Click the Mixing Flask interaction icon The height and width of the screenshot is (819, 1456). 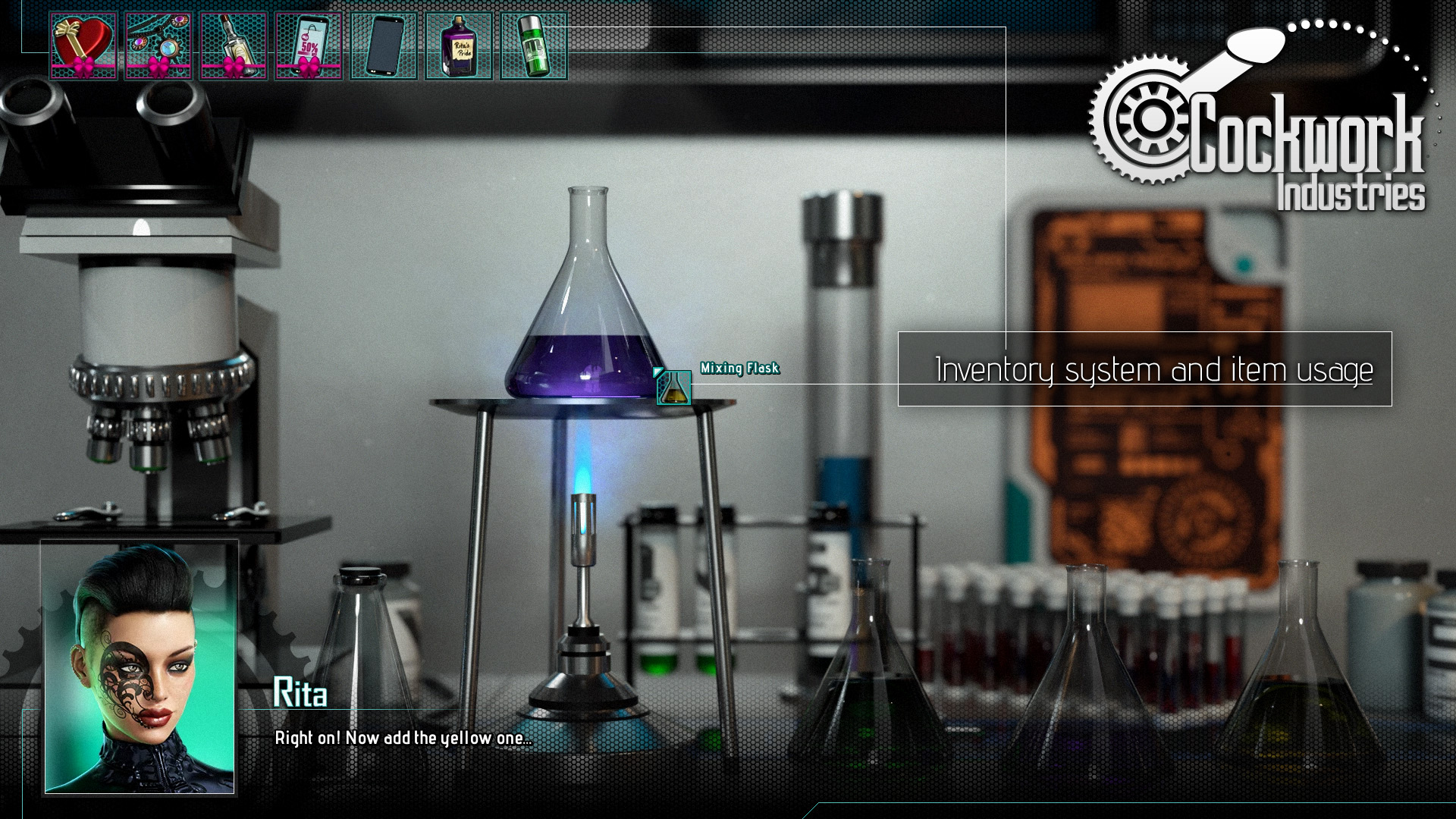[x=673, y=388]
